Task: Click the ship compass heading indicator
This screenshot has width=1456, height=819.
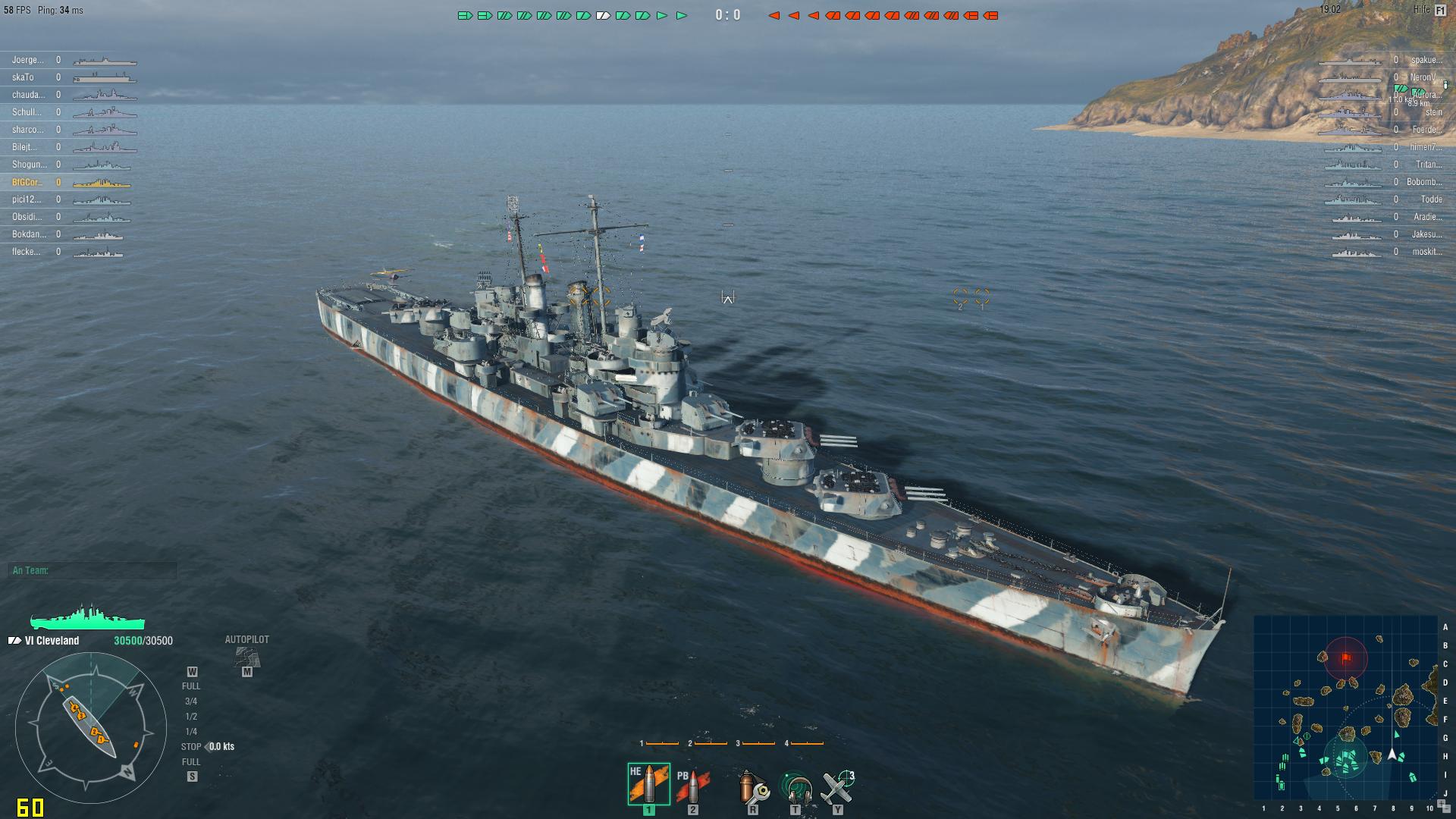Action: pos(91,726)
